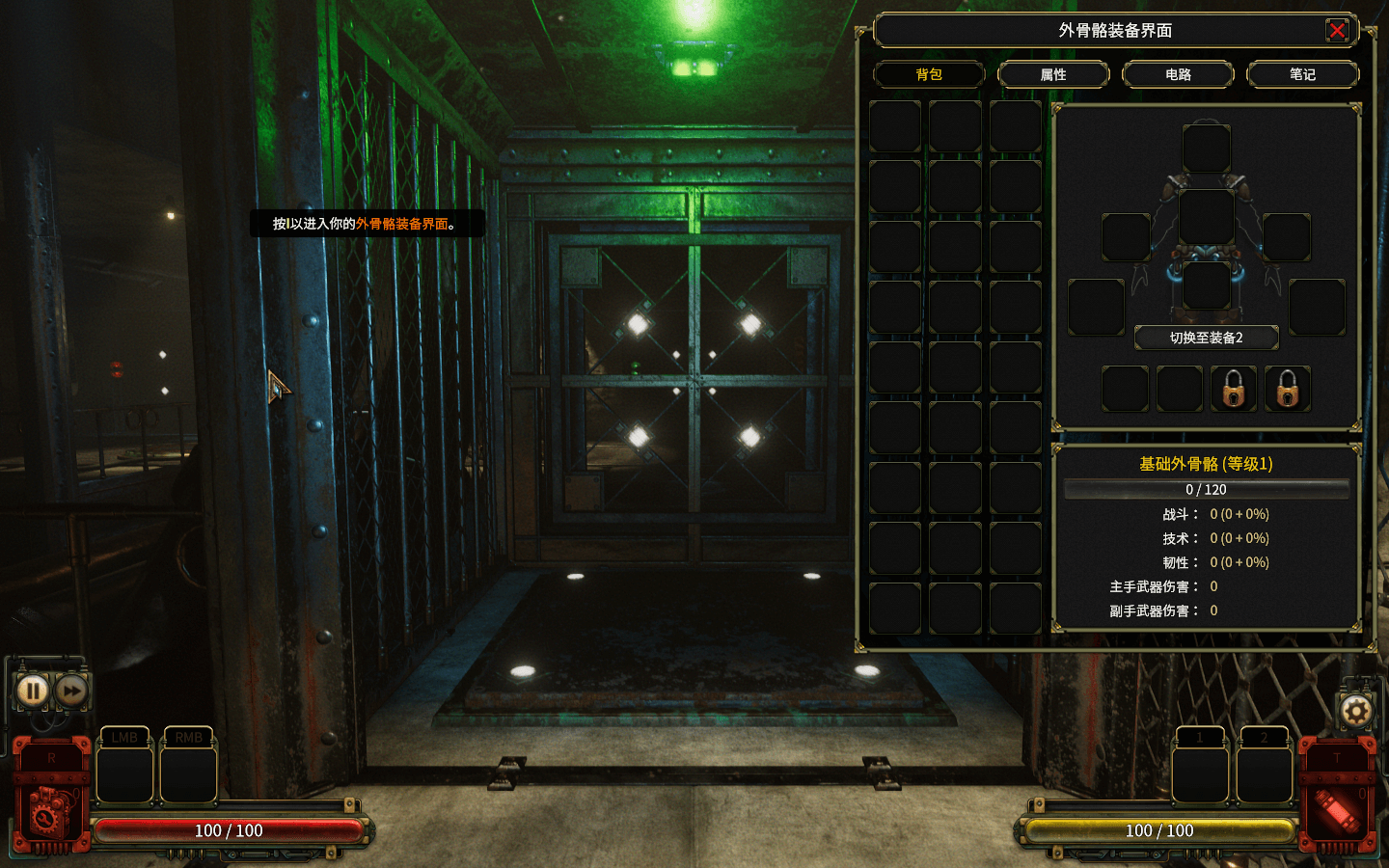Choose quick slot 1

point(1200,773)
